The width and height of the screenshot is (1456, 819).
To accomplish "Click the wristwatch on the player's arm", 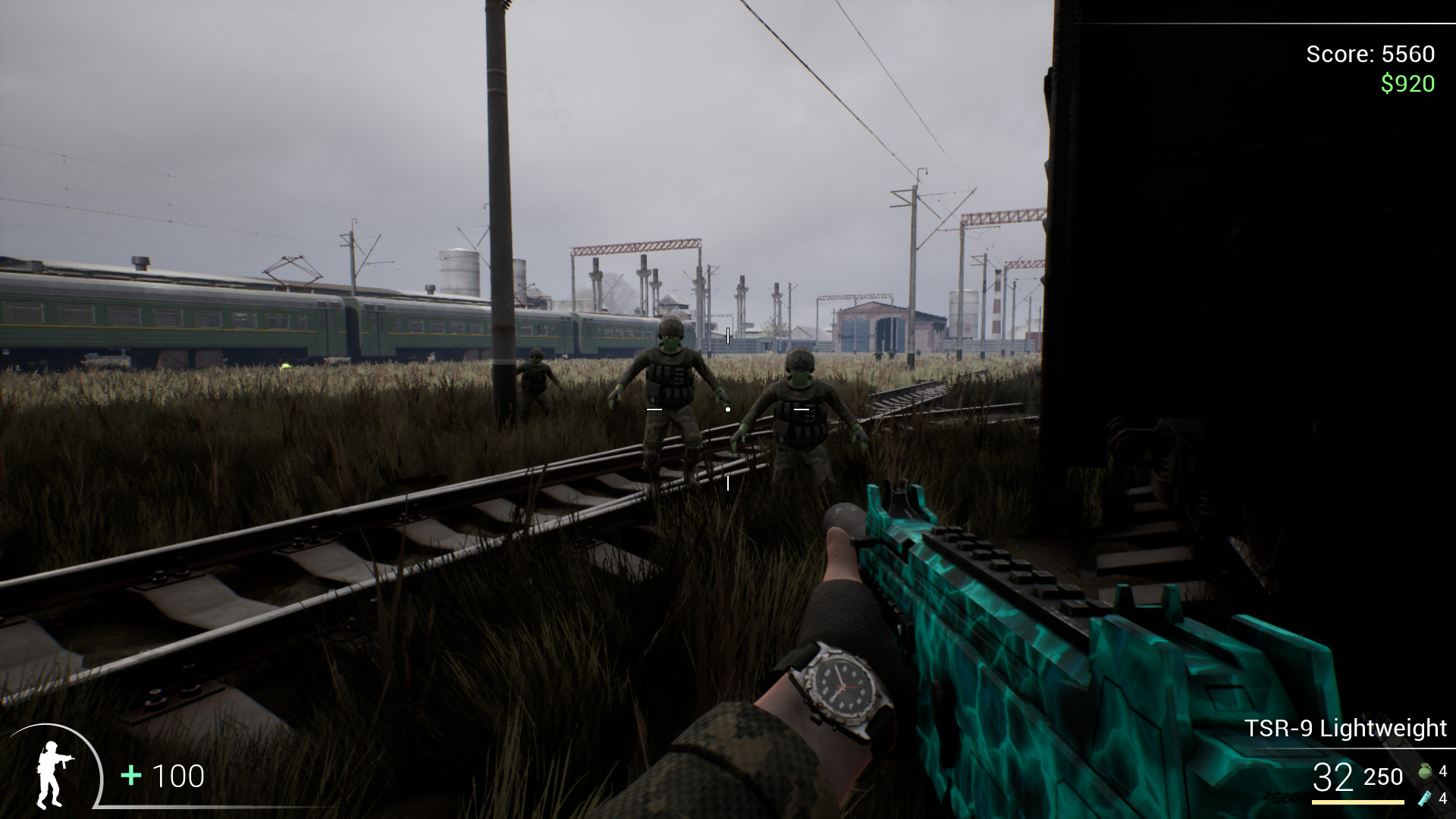I will pyautogui.click(x=844, y=686).
